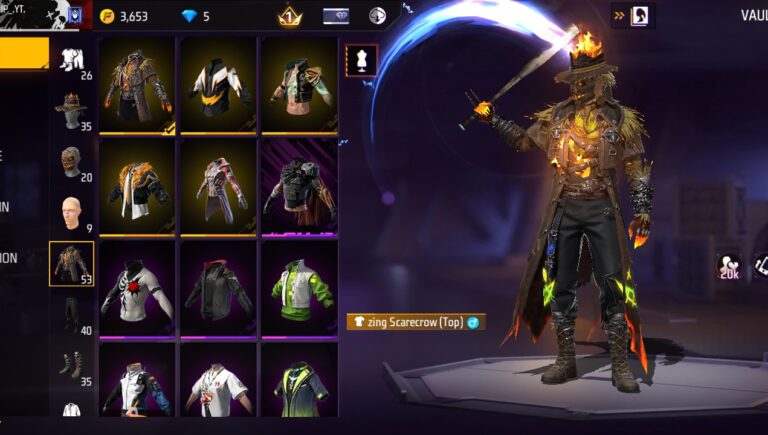Switch to the hat category
The width and height of the screenshot is (768, 435).
pyautogui.click(x=72, y=110)
